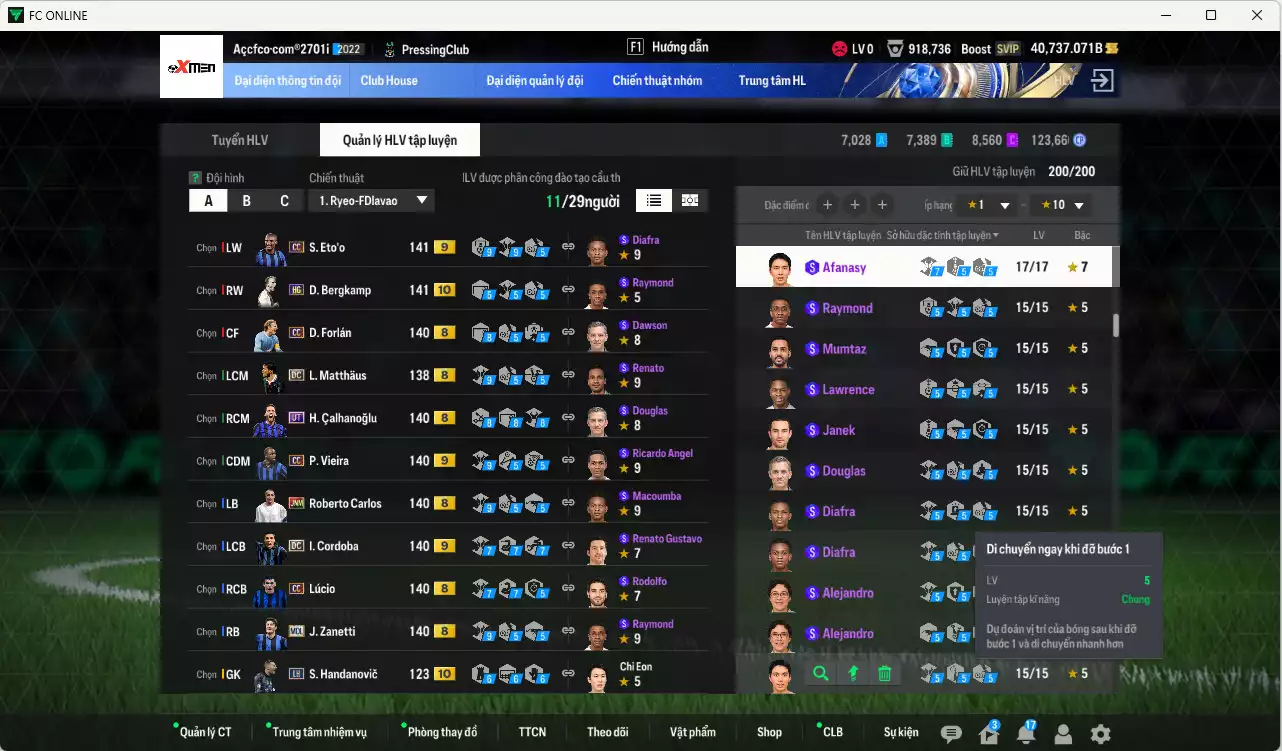The height and width of the screenshot is (751, 1282).
Task: Switch to the Tuyển HLV tab
Action: [240, 140]
